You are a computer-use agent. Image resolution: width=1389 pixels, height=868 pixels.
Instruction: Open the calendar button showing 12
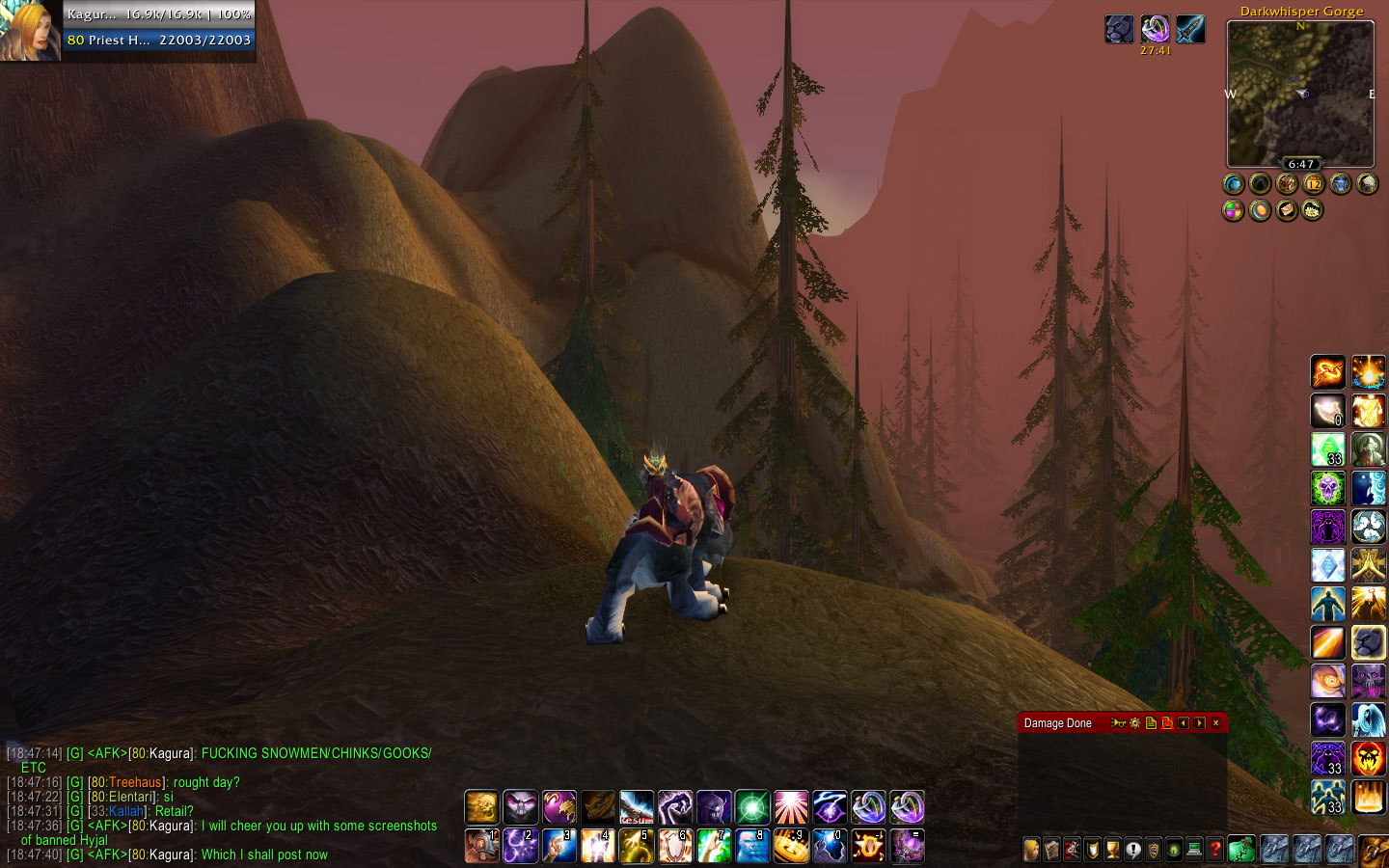click(x=1314, y=183)
